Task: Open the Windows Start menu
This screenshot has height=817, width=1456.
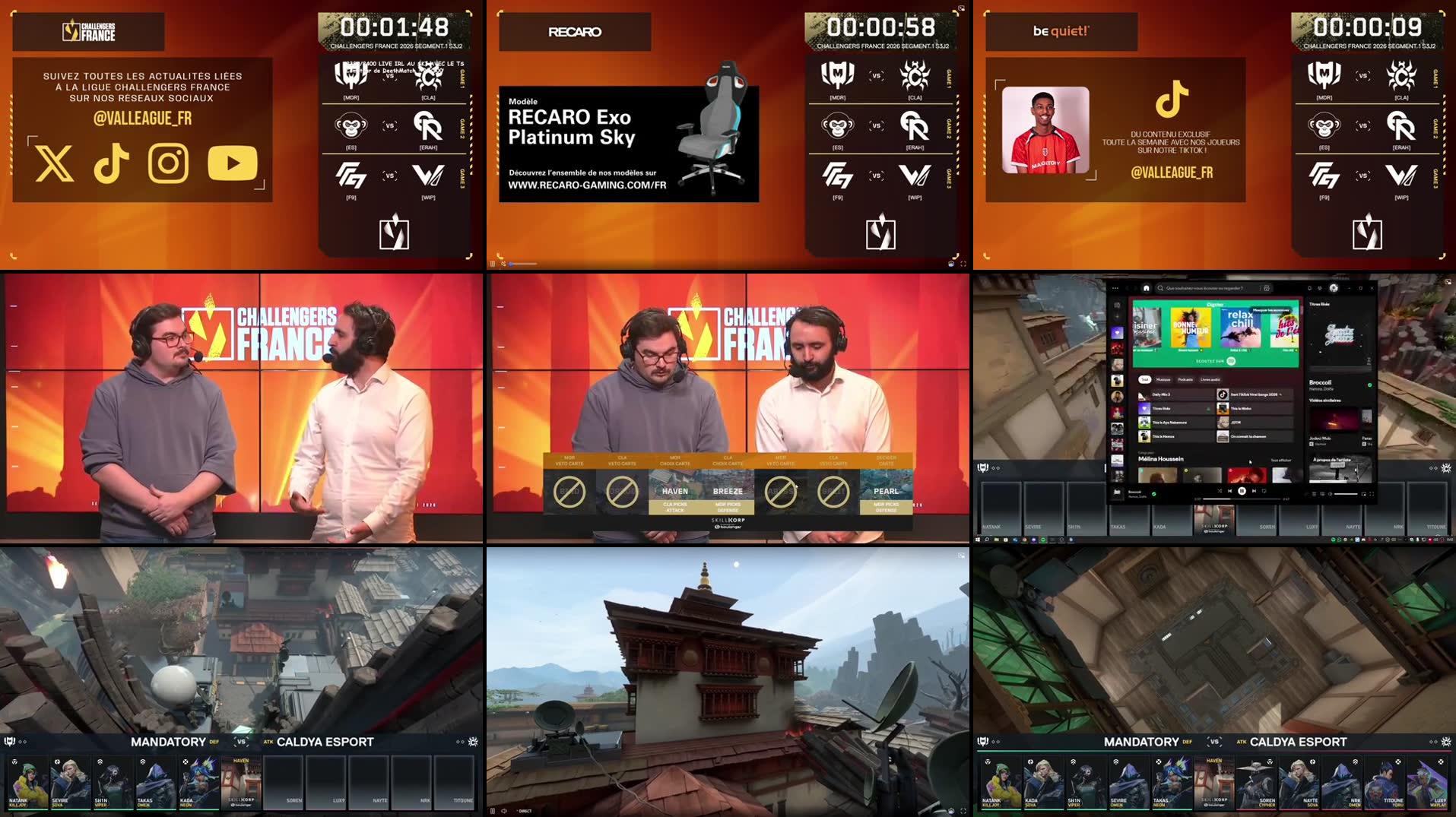Action: 979,540
